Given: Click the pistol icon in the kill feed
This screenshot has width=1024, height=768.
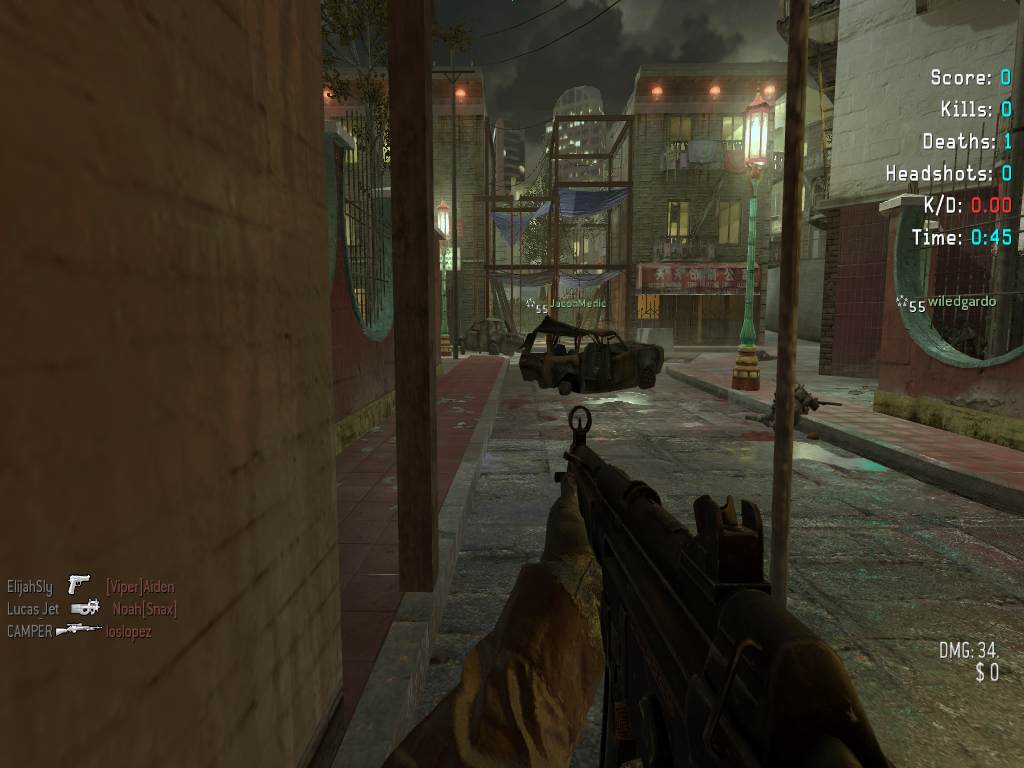Looking at the screenshot, I should pos(78,585).
